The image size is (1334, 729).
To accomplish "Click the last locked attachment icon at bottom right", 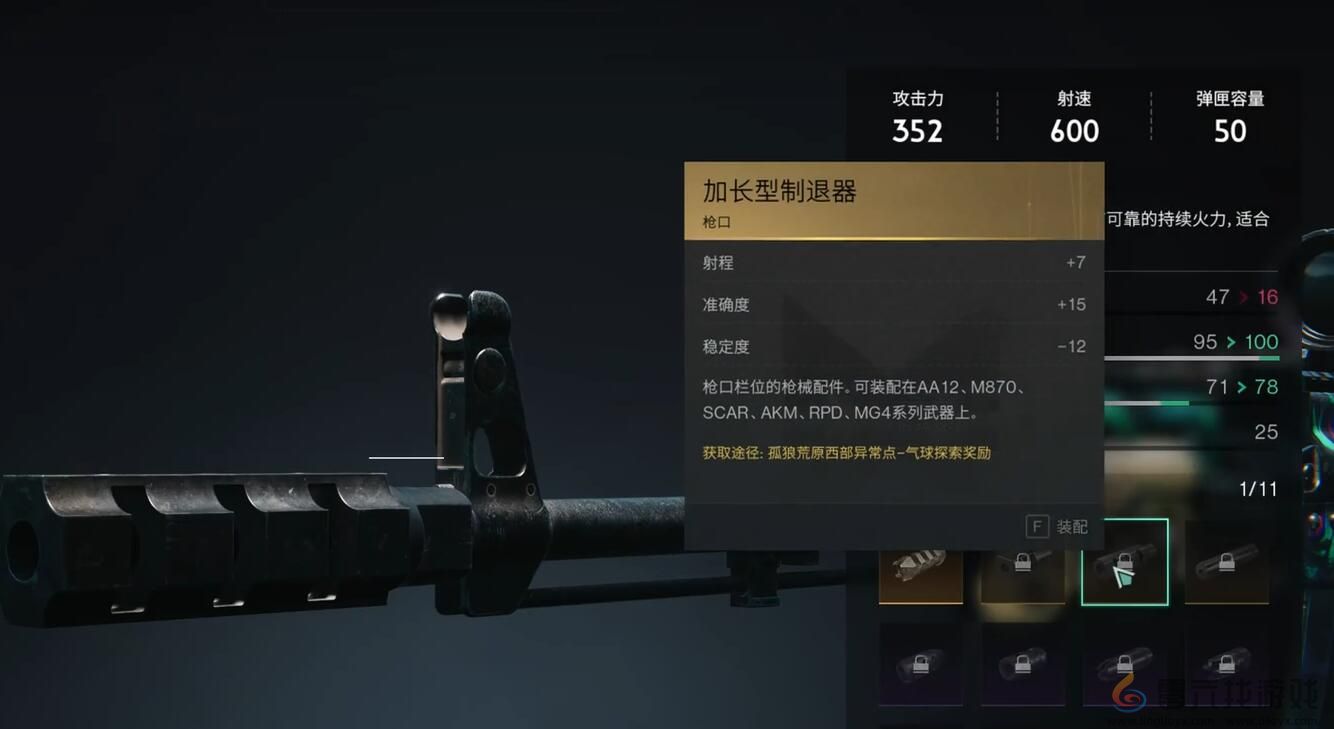I will click(x=1227, y=665).
